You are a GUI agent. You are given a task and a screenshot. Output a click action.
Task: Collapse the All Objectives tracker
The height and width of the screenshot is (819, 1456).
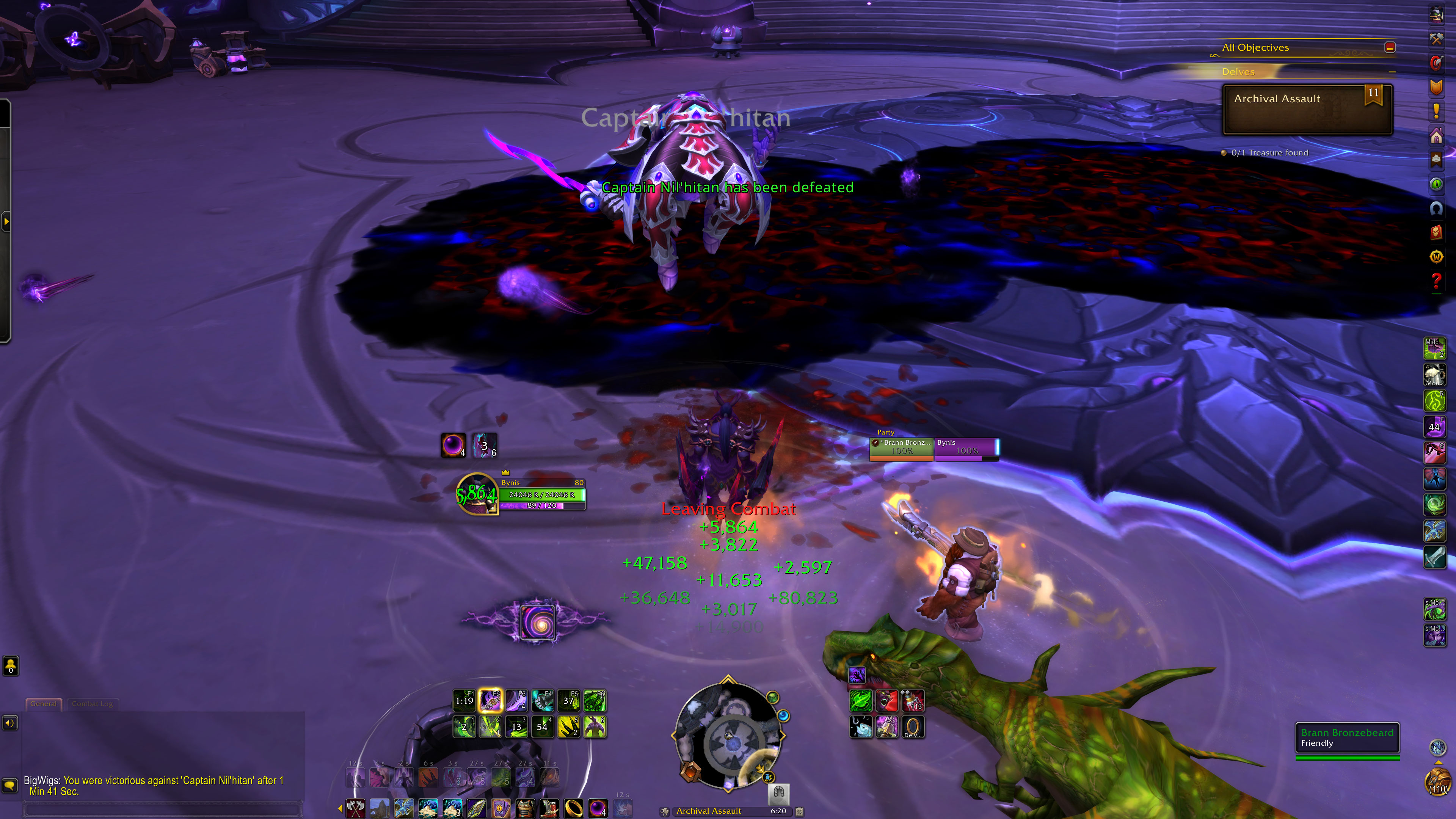[1390, 47]
